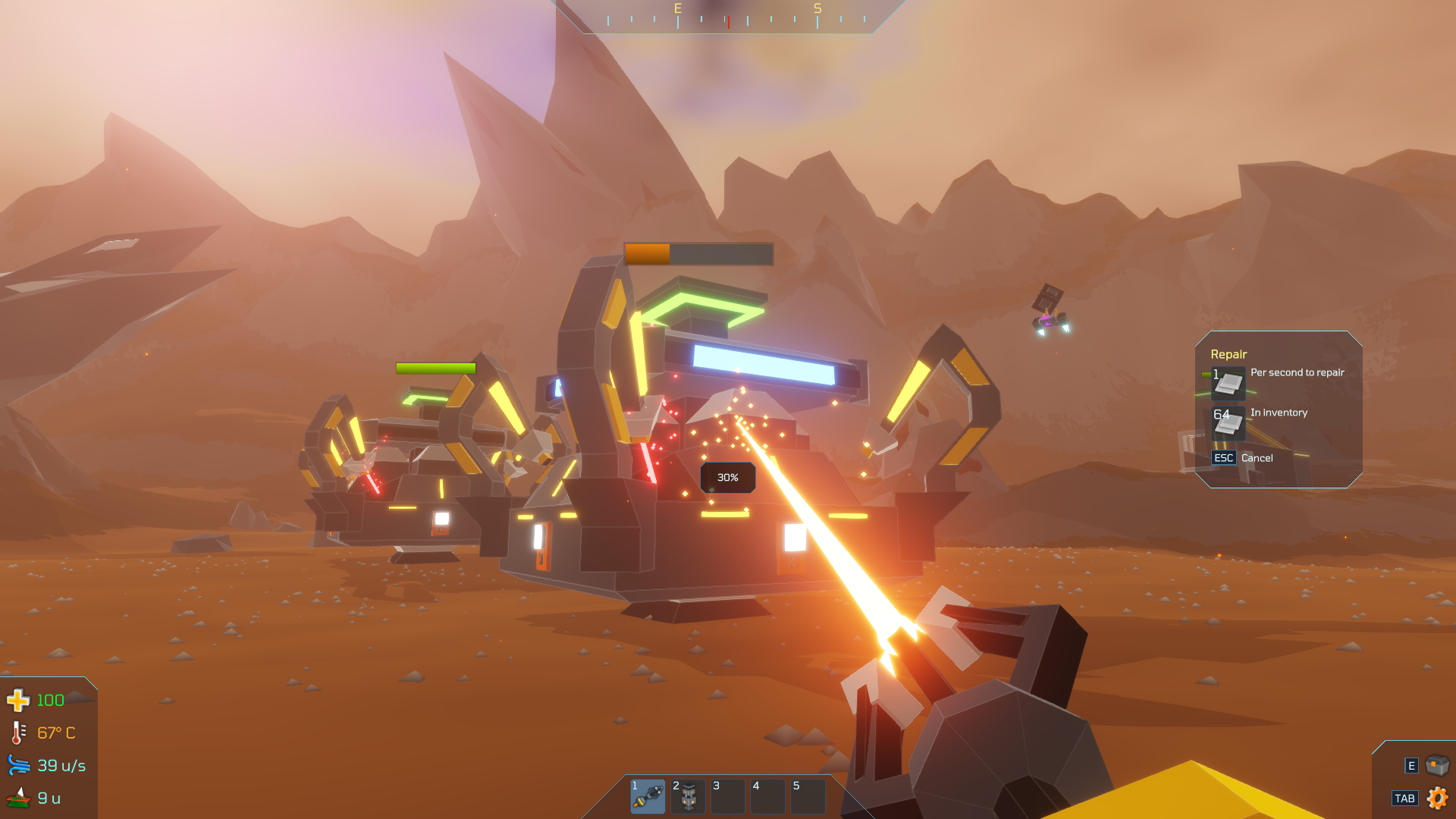Select the turret item in hotbar slot 2
Image resolution: width=1456 pixels, height=819 pixels.
pyautogui.click(x=688, y=795)
